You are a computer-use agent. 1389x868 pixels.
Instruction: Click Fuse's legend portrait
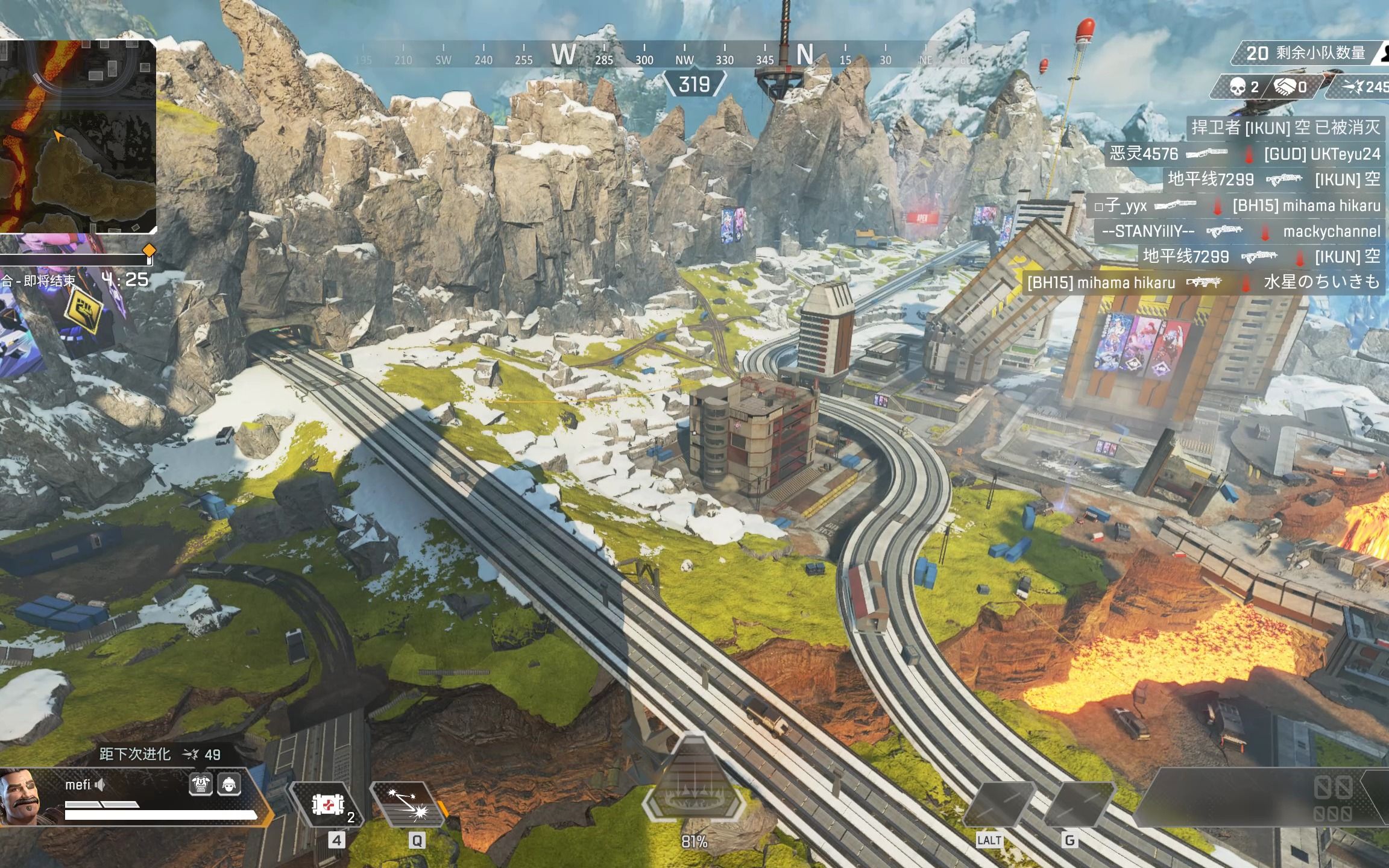22,797
